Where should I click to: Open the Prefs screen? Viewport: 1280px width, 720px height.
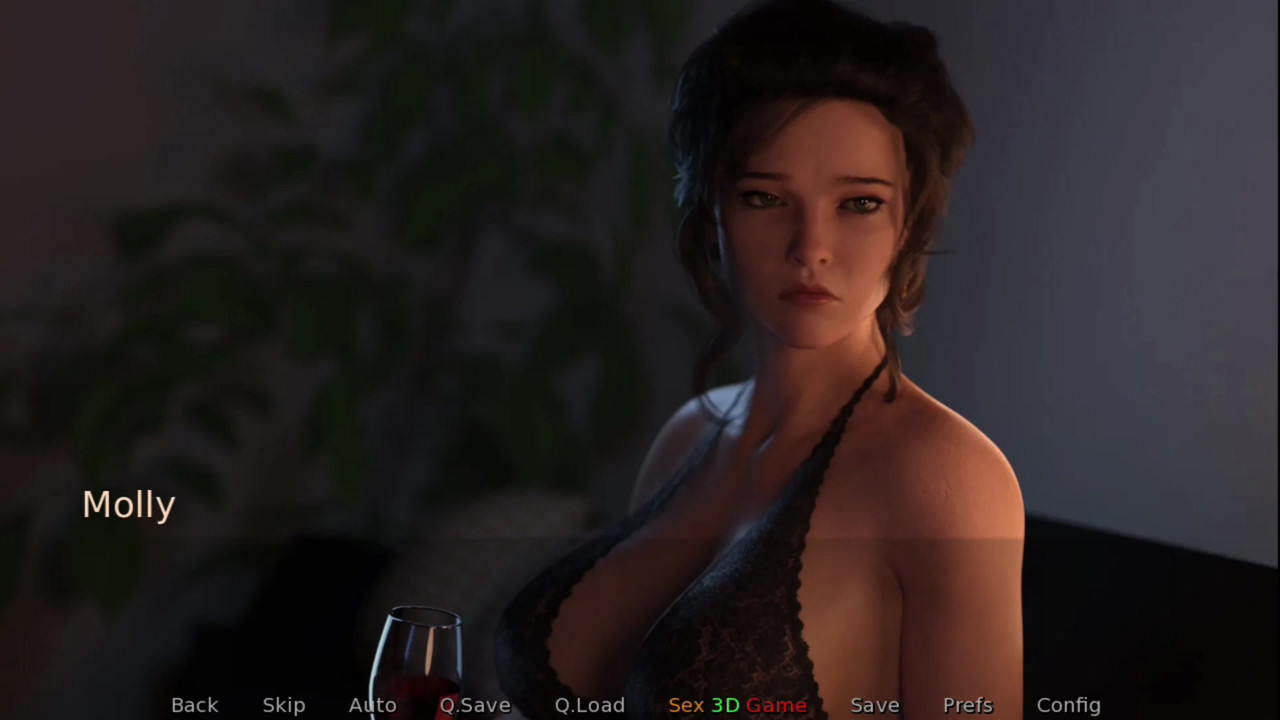point(967,705)
